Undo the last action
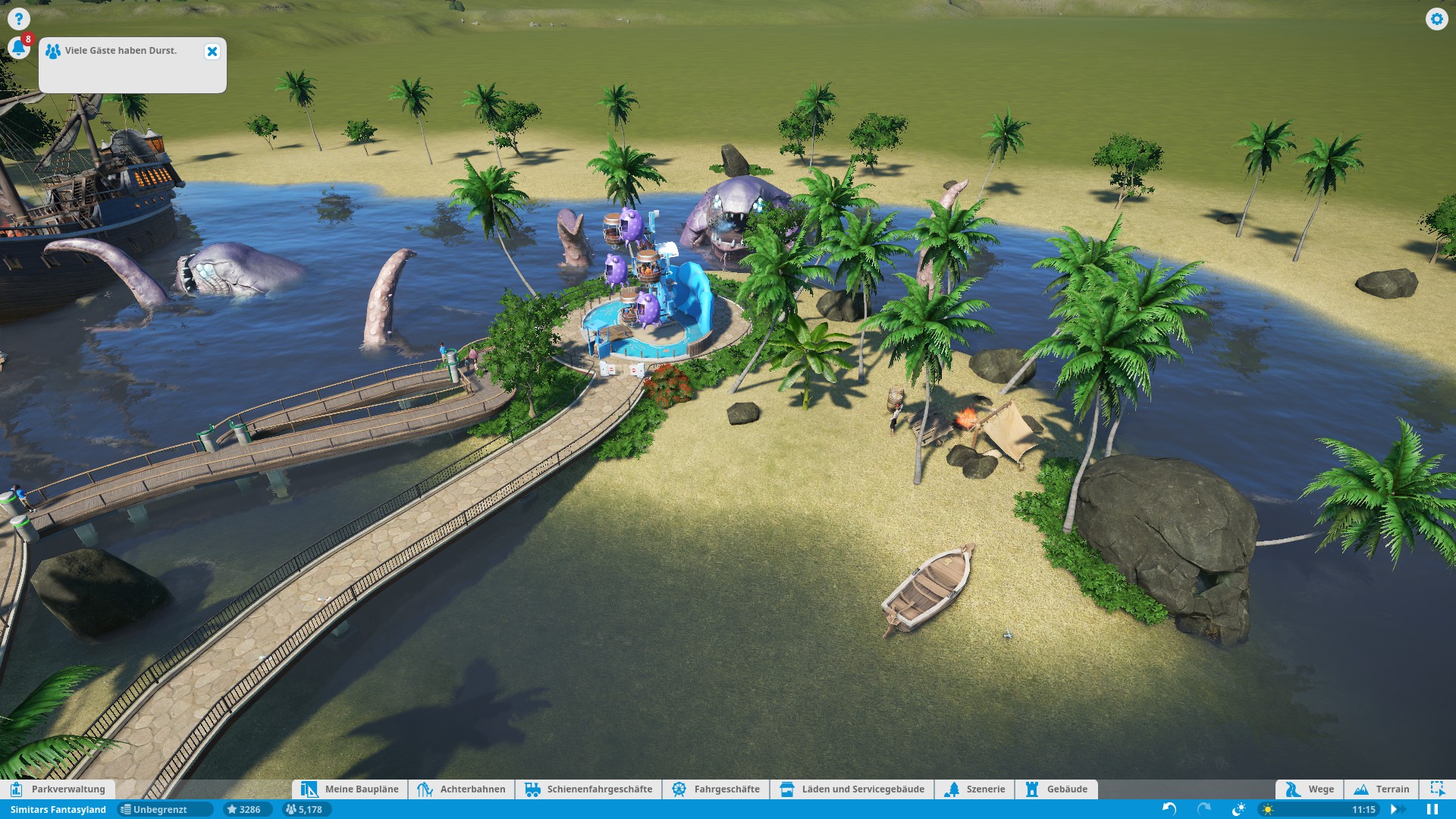This screenshot has width=1456, height=819. [x=1169, y=809]
